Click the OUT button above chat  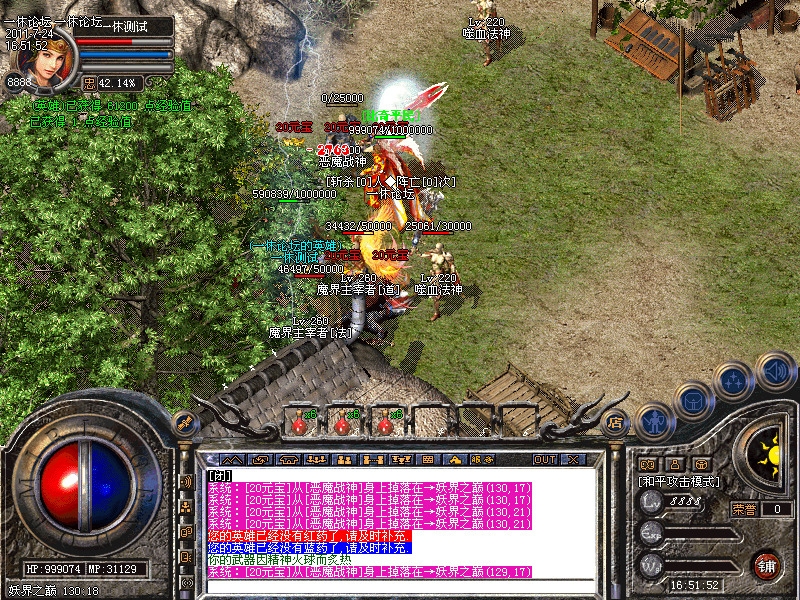pyautogui.click(x=545, y=460)
